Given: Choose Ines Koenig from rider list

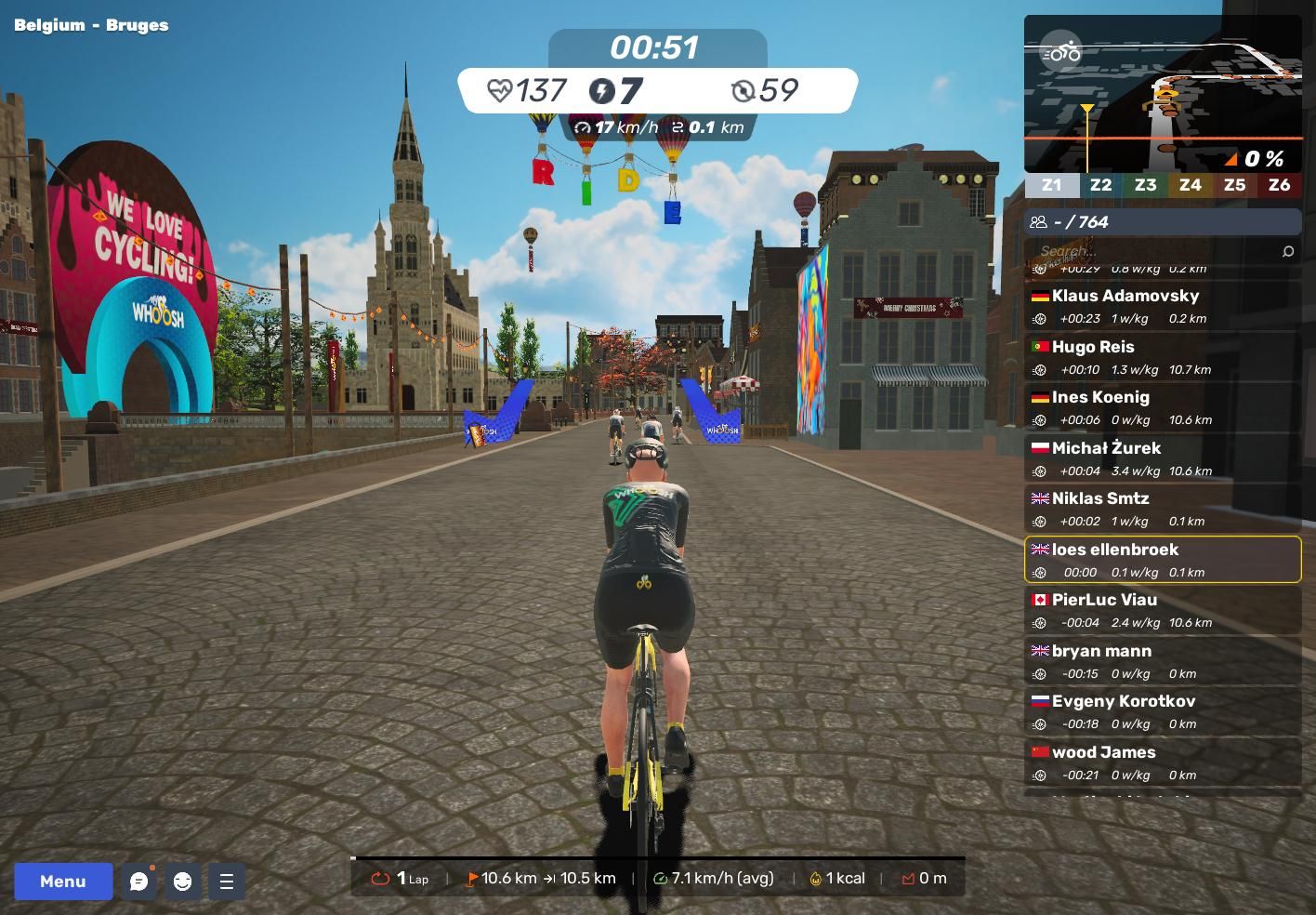Looking at the screenshot, I should click(1162, 407).
